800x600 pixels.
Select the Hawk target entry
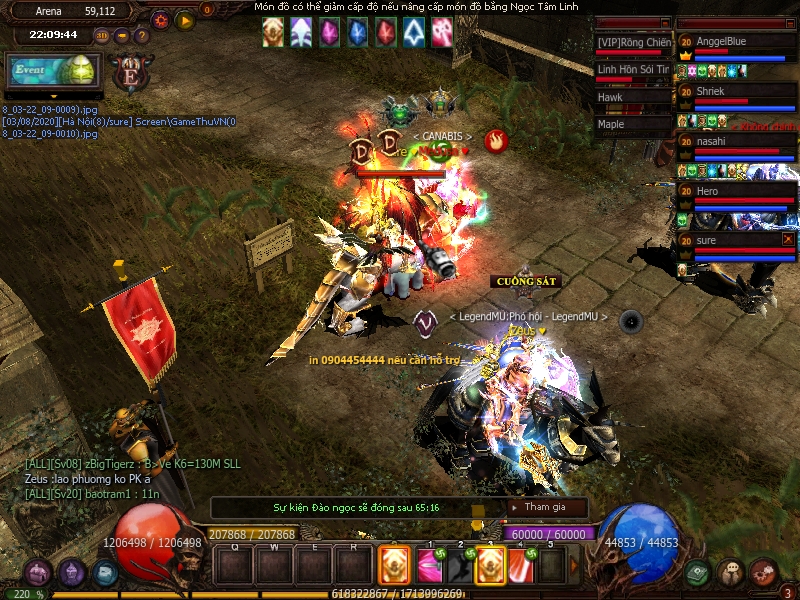click(x=632, y=98)
